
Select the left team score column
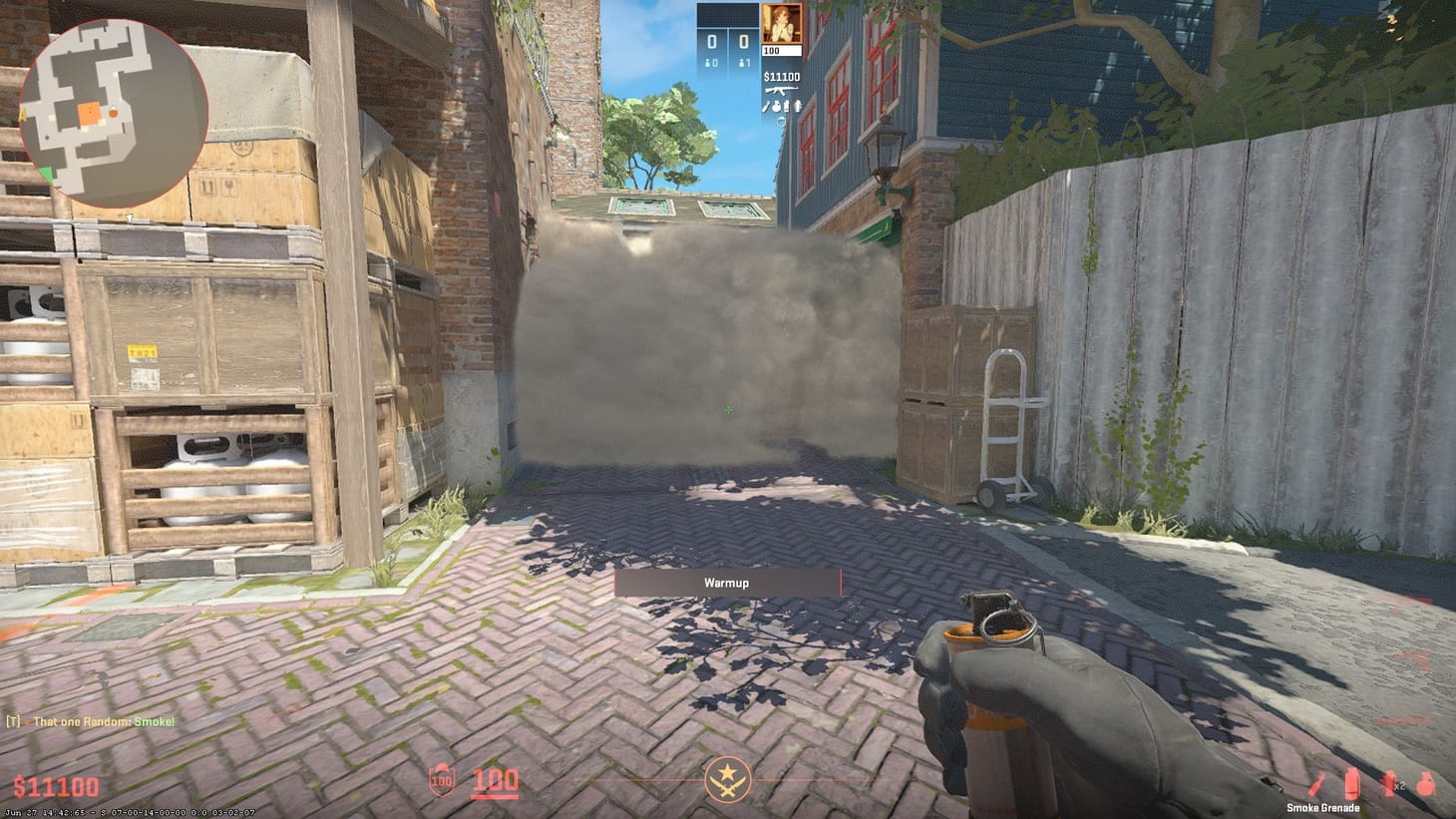click(712, 42)
